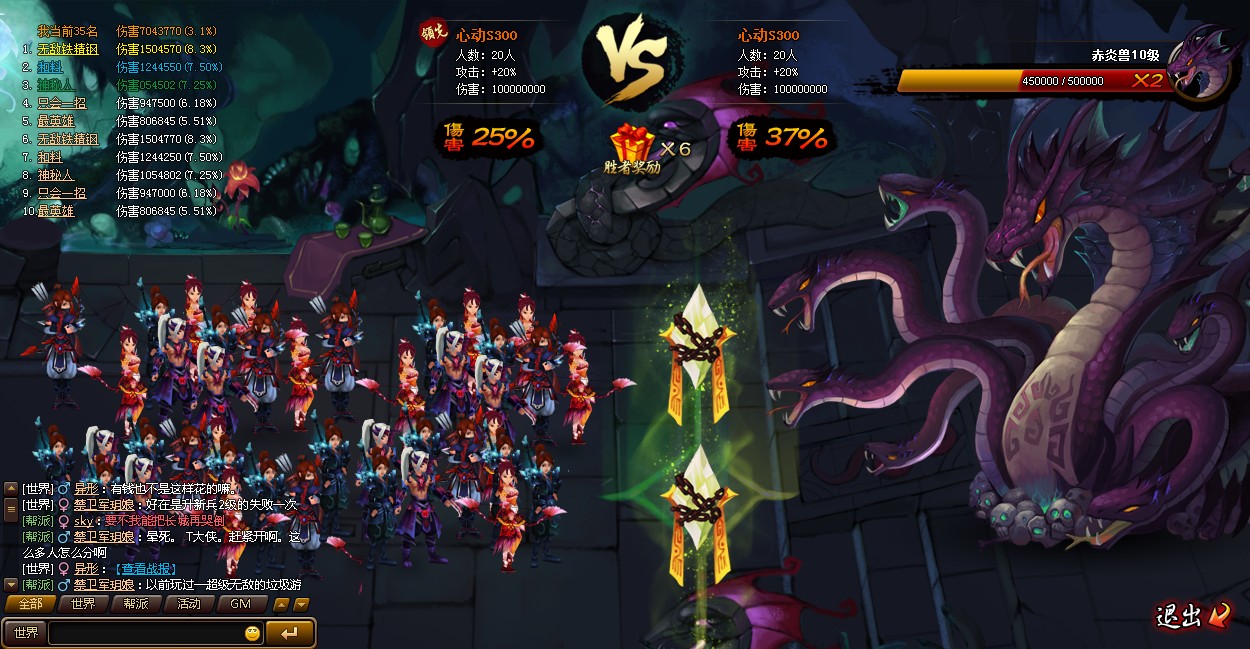1250x649 pixels.
Task: Select the green rank 3 player 神秘人
Action: tap(56, 85)
